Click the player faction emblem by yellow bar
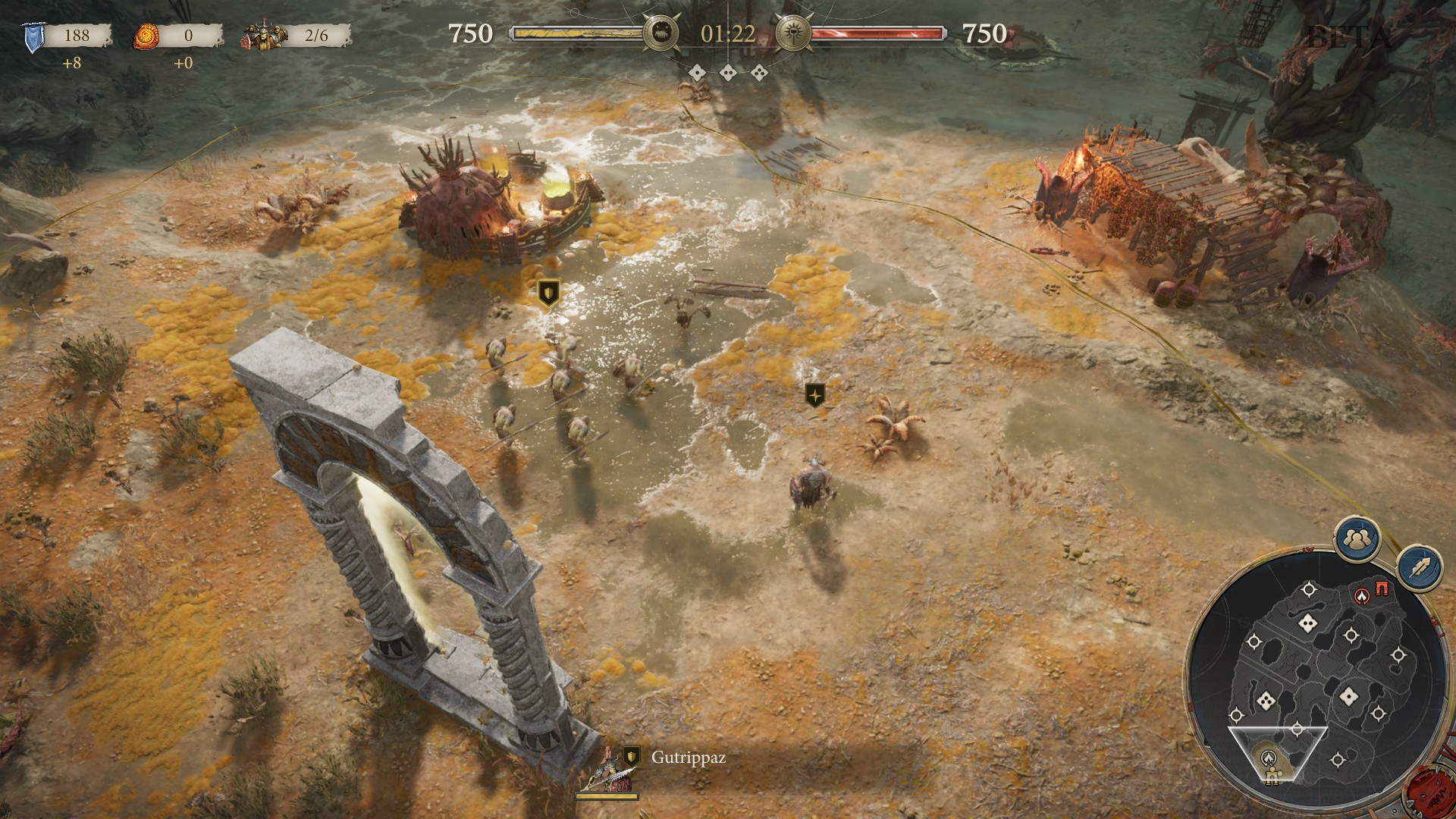This screenshot has width=1456, height=819. (x=661, y=33)
